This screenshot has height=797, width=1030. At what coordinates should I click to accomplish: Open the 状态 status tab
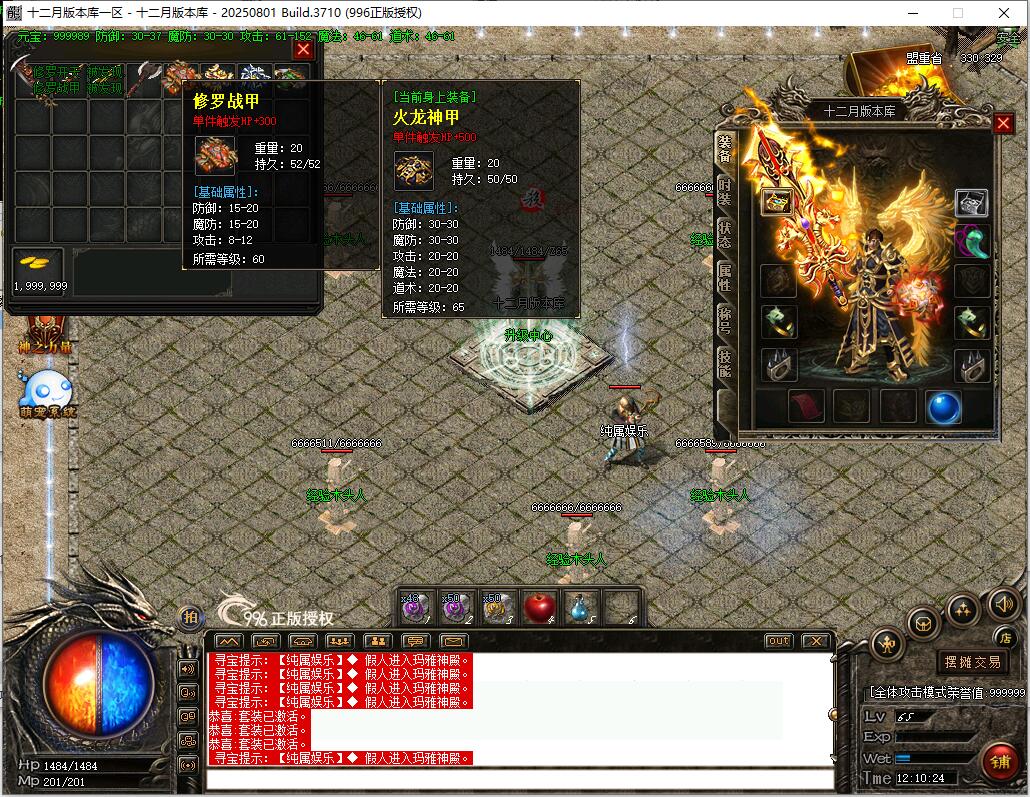tap(724, 234)
